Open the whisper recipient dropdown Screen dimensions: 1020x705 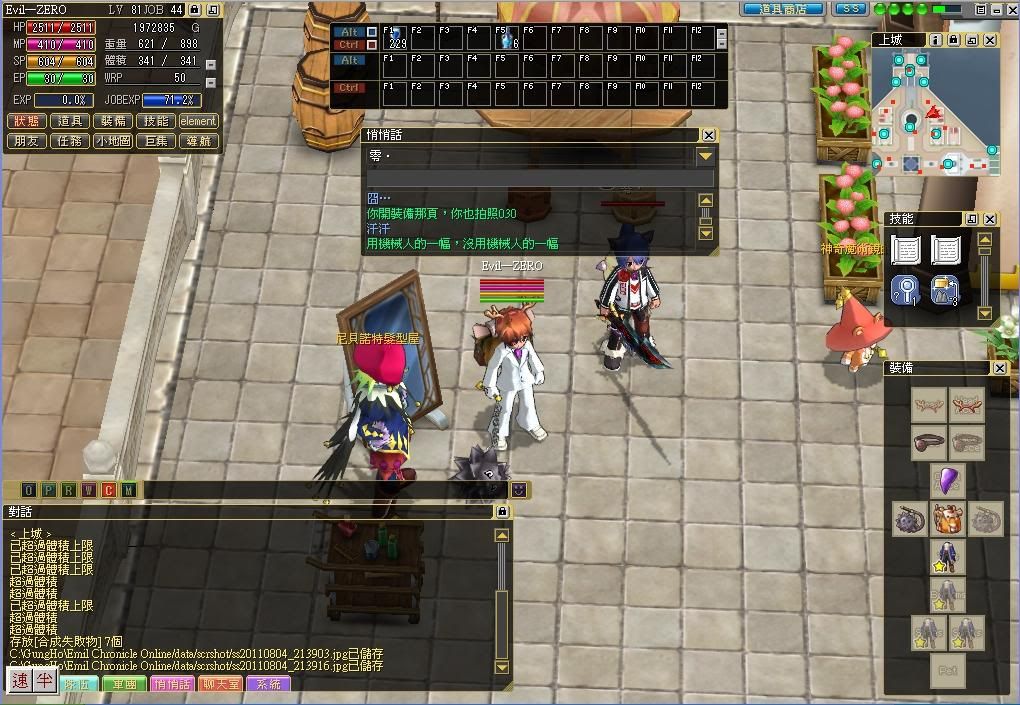click(706, 157)
